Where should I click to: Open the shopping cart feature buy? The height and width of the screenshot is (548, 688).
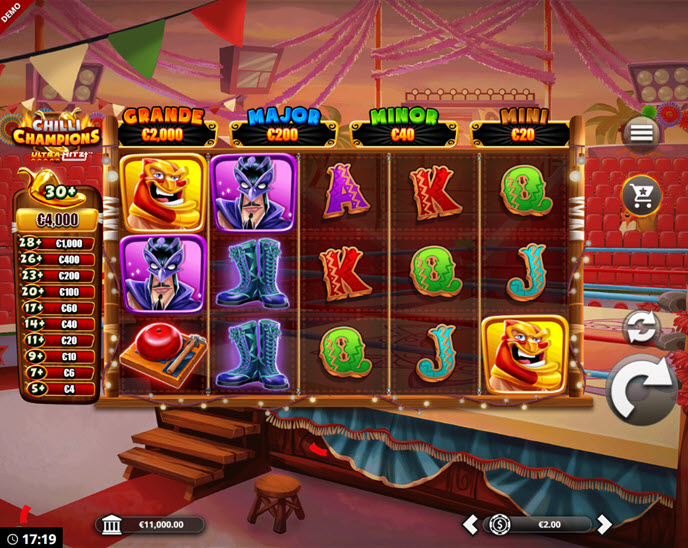tap(641, 195)
